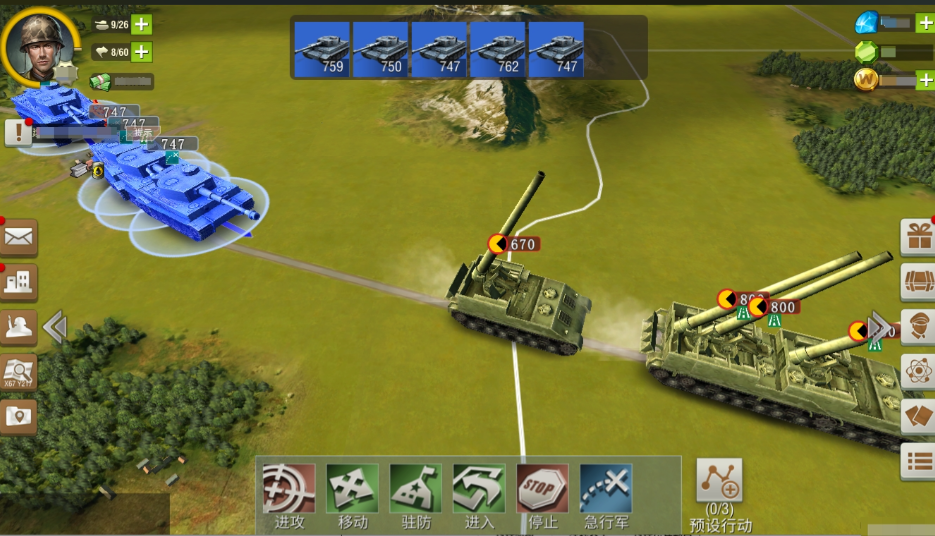This screenshot has width=935, height=536.
Task: Open the gift box rewards icon
Action: [918, 238]
